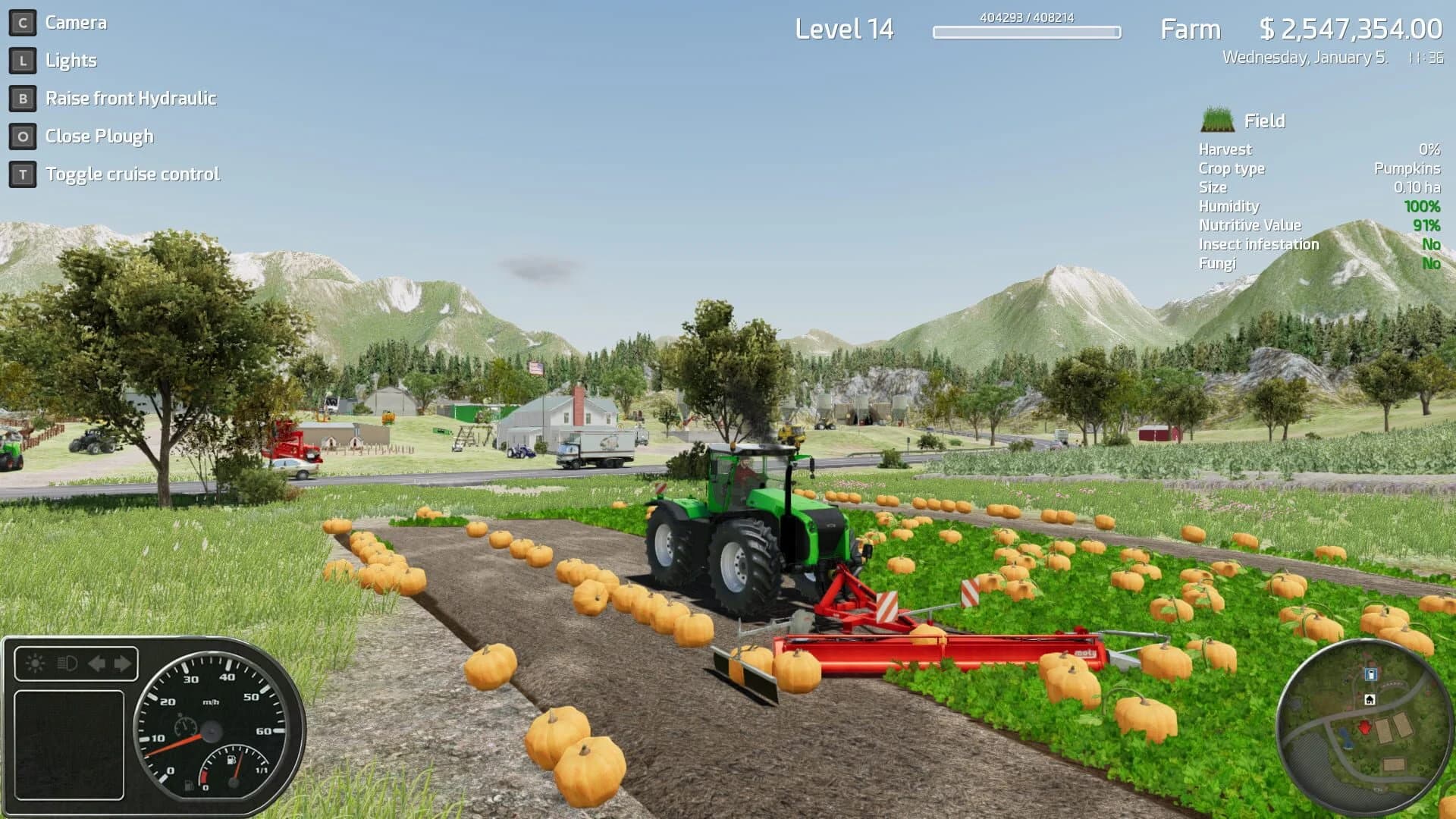
Task: Click the Level 14 XP progress bar
Action: click(x=1025, y=33)
